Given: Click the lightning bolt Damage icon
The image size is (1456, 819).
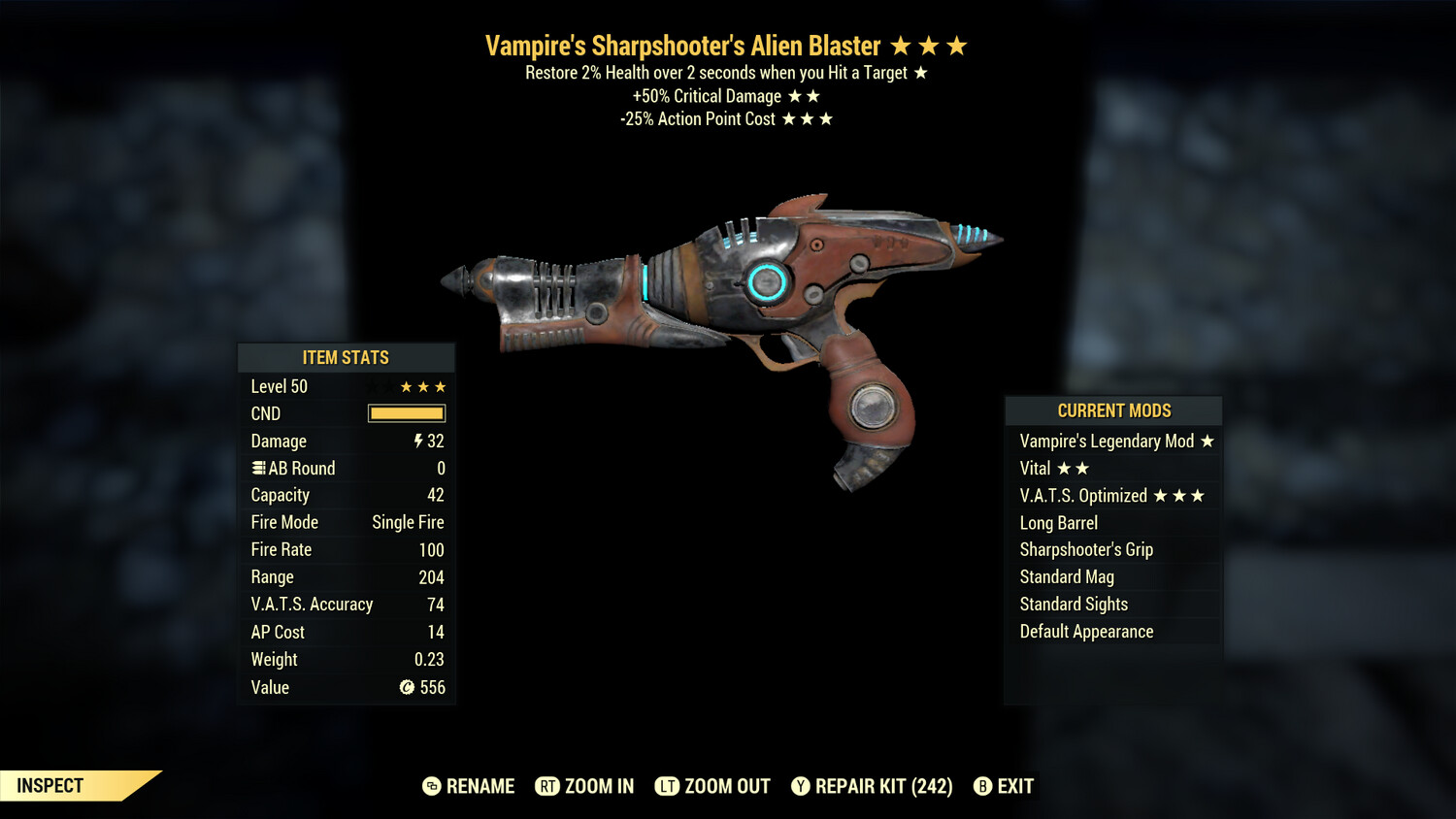Looking at the screenshot, I should coord(416,442).
